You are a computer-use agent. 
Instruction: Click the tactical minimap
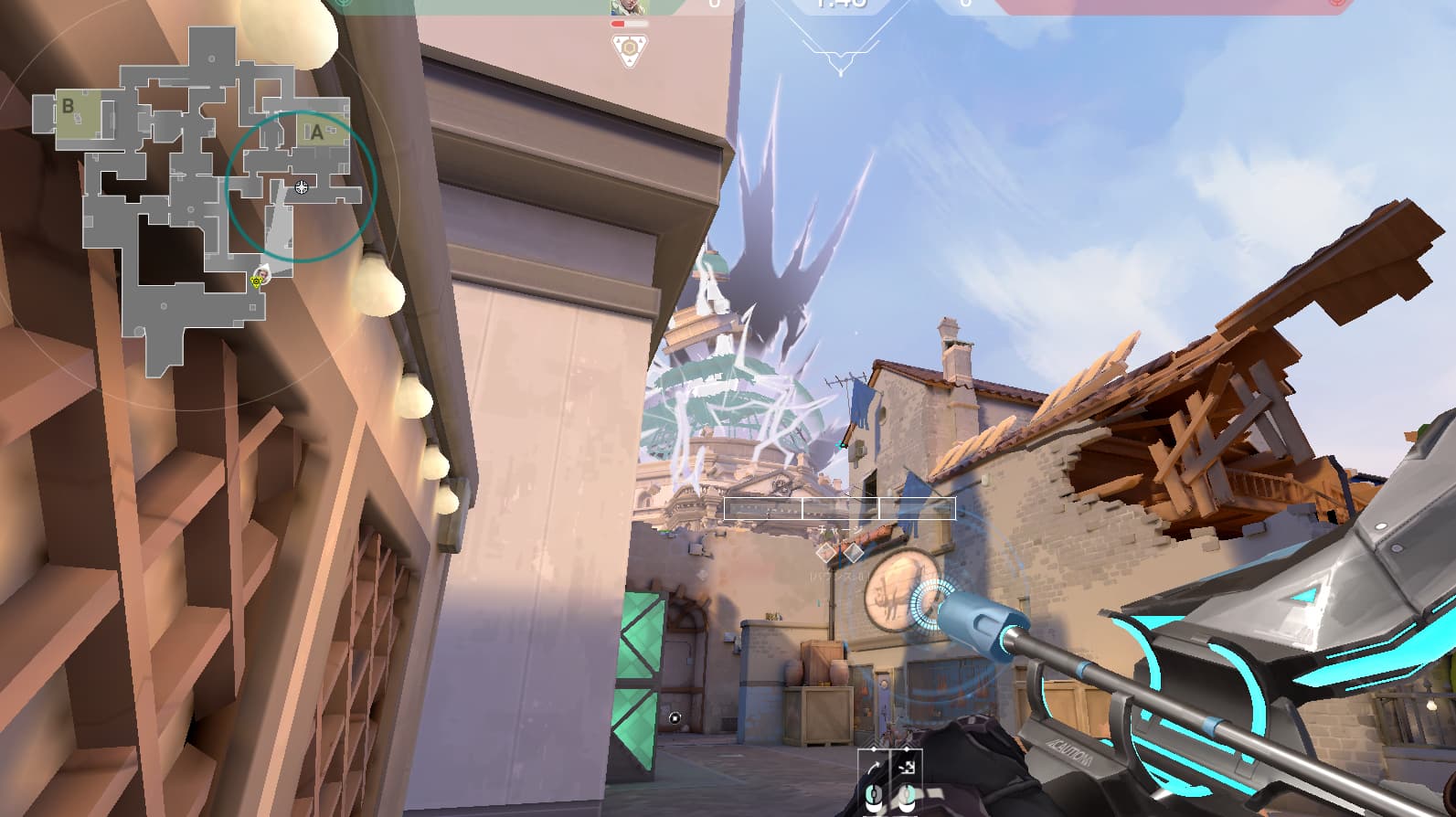194,201
